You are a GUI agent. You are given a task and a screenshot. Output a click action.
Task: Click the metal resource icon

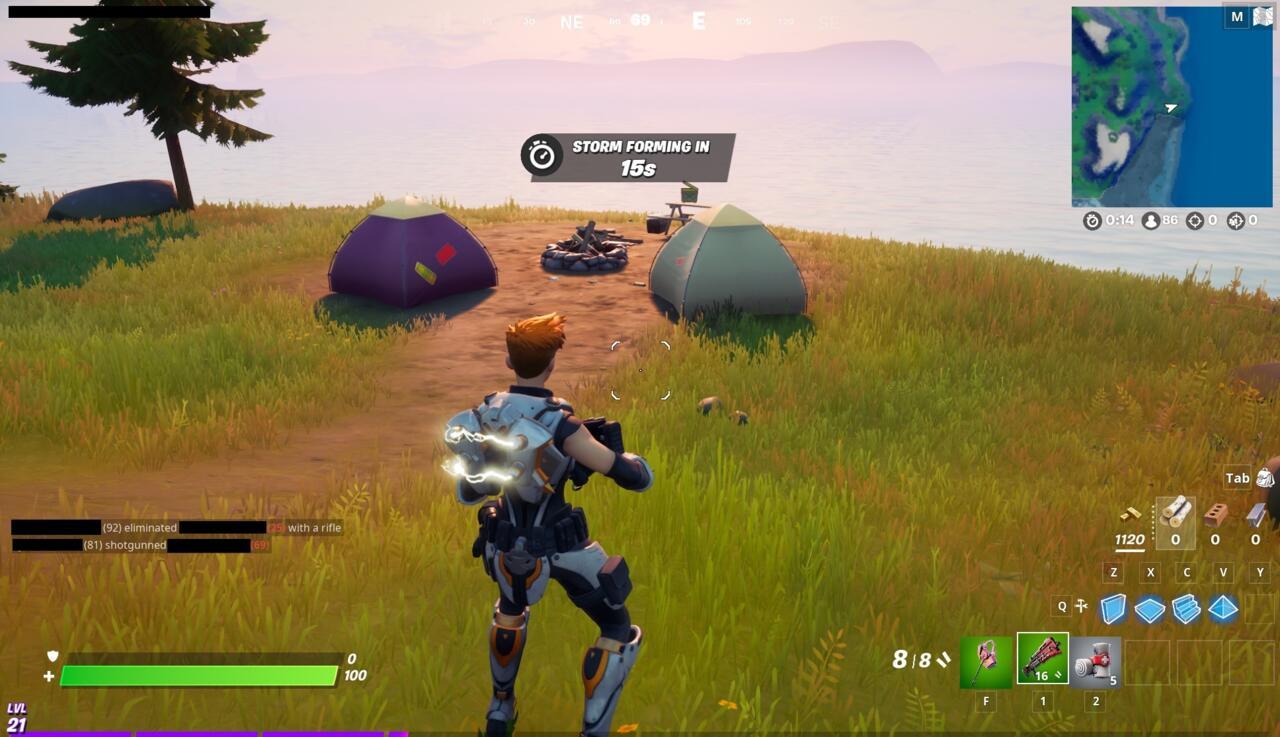(x=1255, y=515)
